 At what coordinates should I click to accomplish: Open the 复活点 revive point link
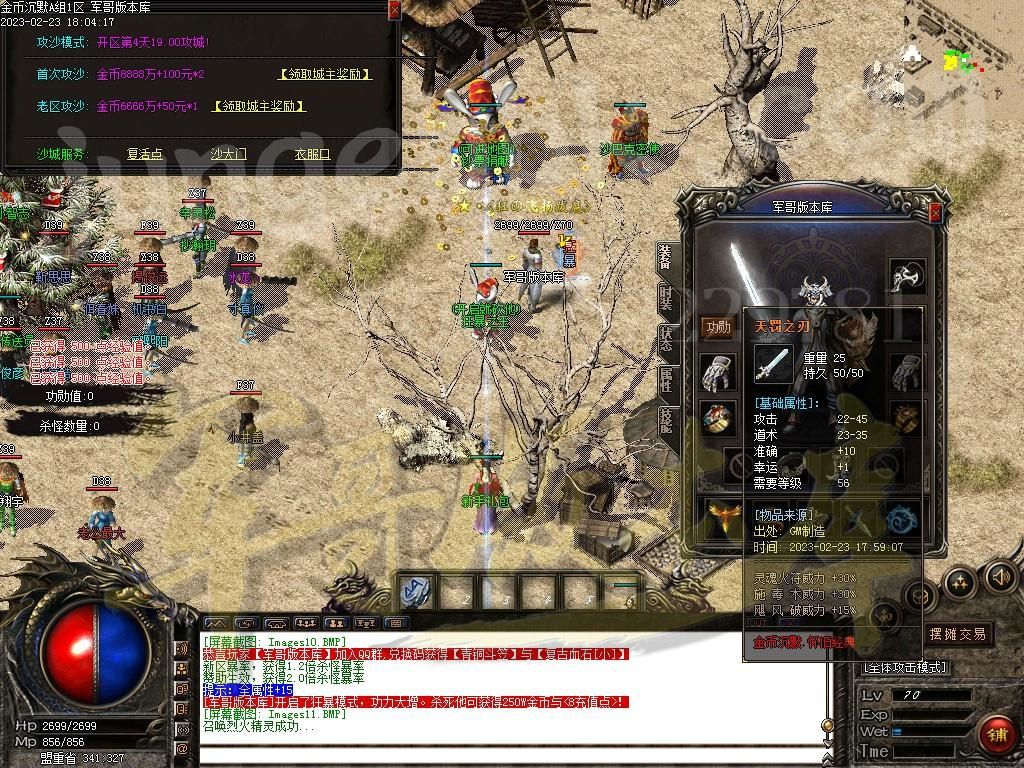(144, 154)
